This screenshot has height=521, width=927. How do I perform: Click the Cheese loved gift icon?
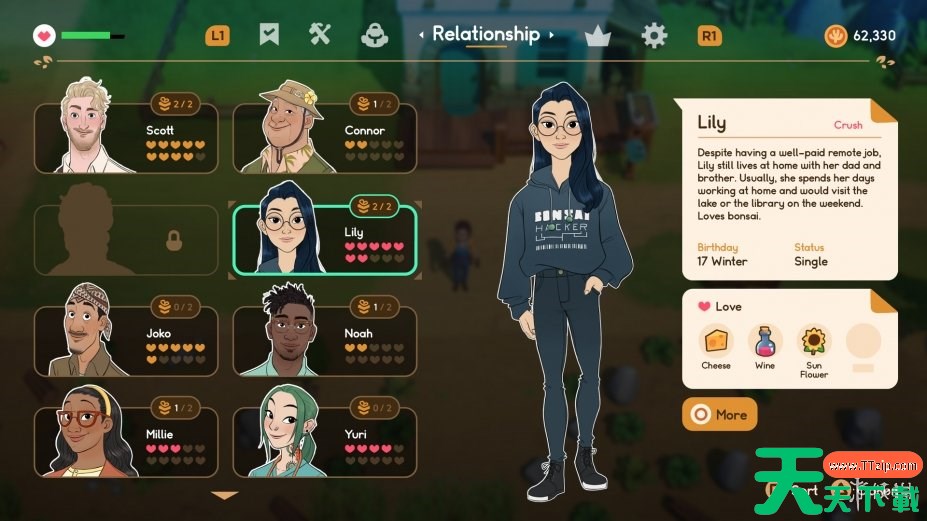[715, 342]
